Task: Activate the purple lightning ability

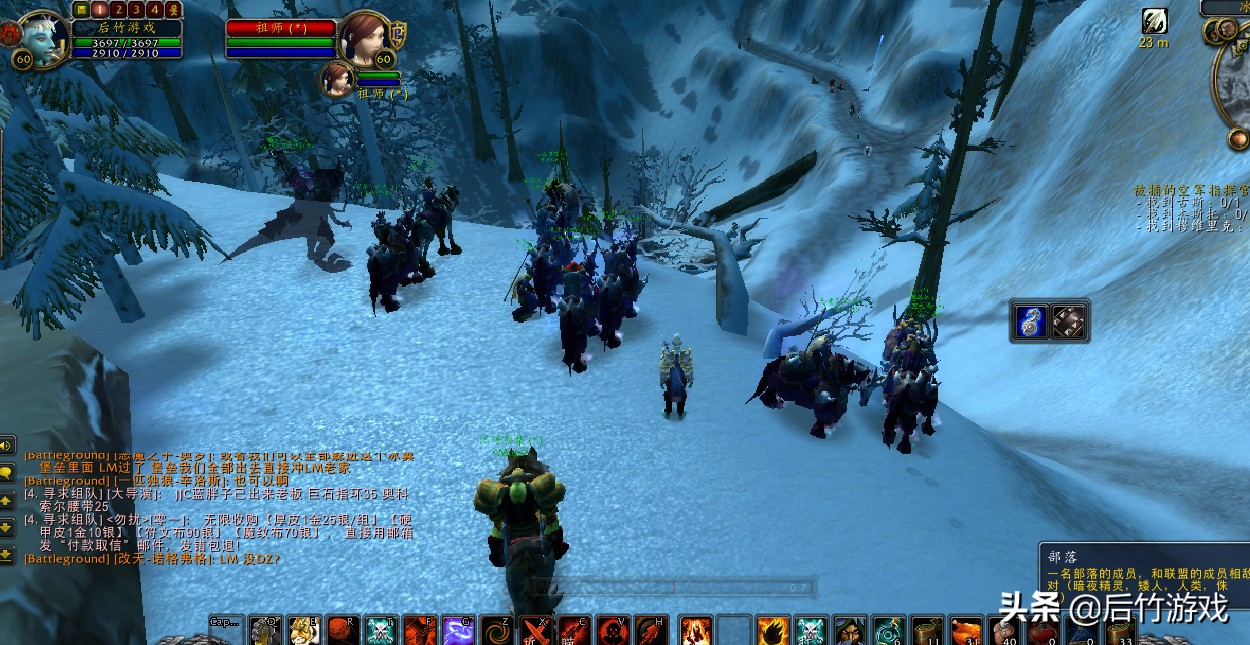Action: coord(458,631)
